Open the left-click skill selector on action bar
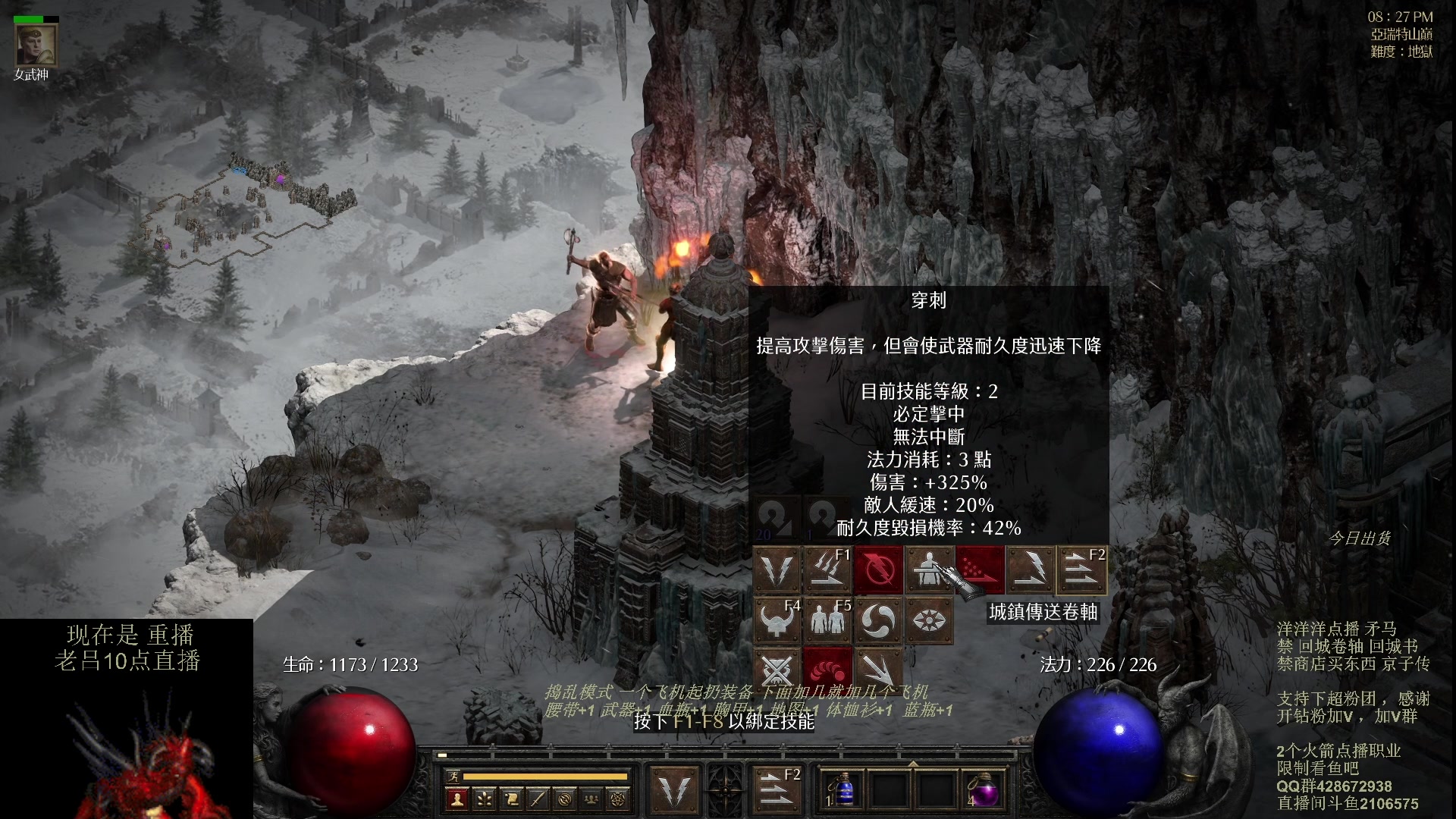 point(674,790)
